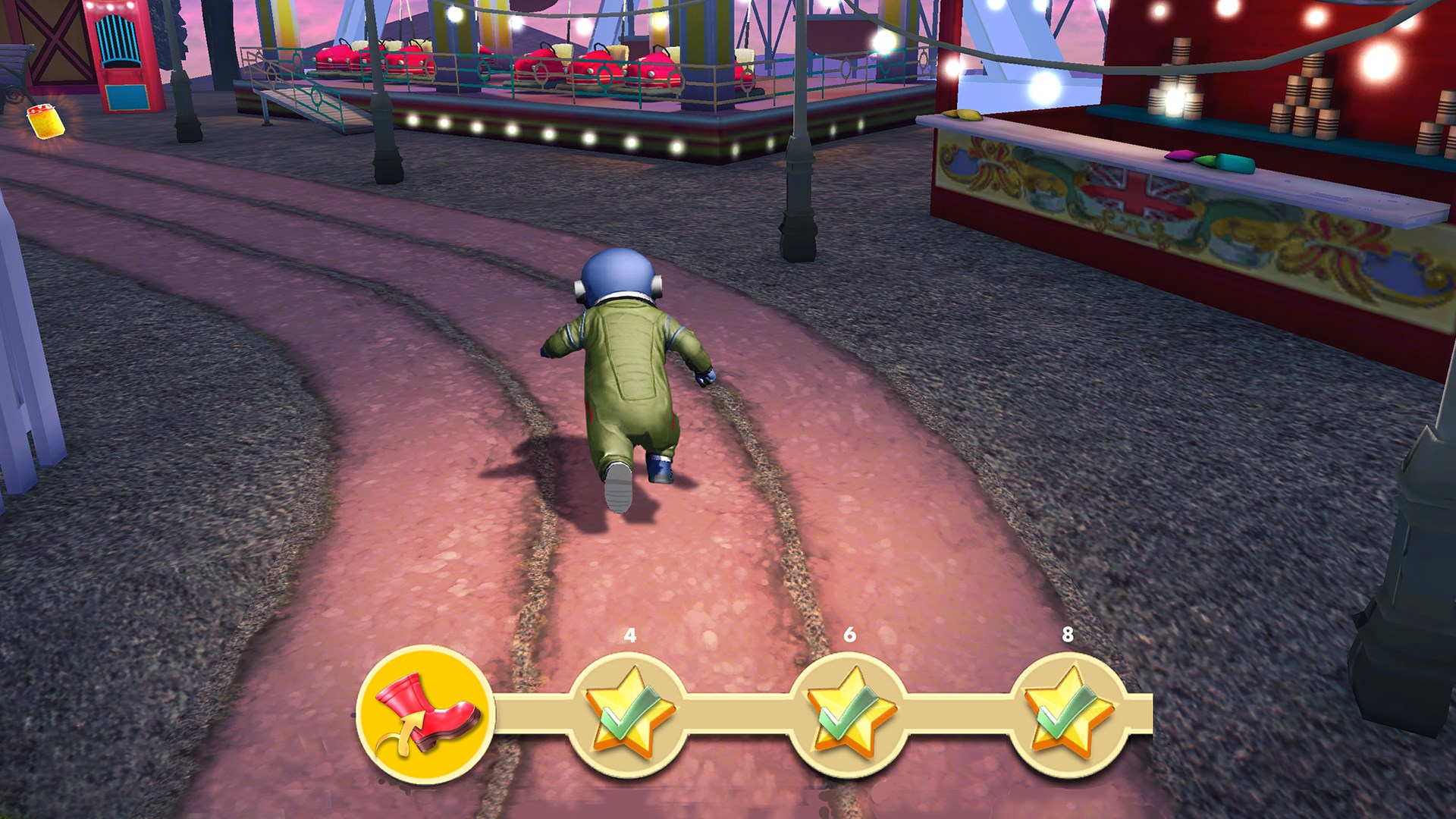Click the bench in the top-left corner
The image size is (1456, 819).
[11, 64]
